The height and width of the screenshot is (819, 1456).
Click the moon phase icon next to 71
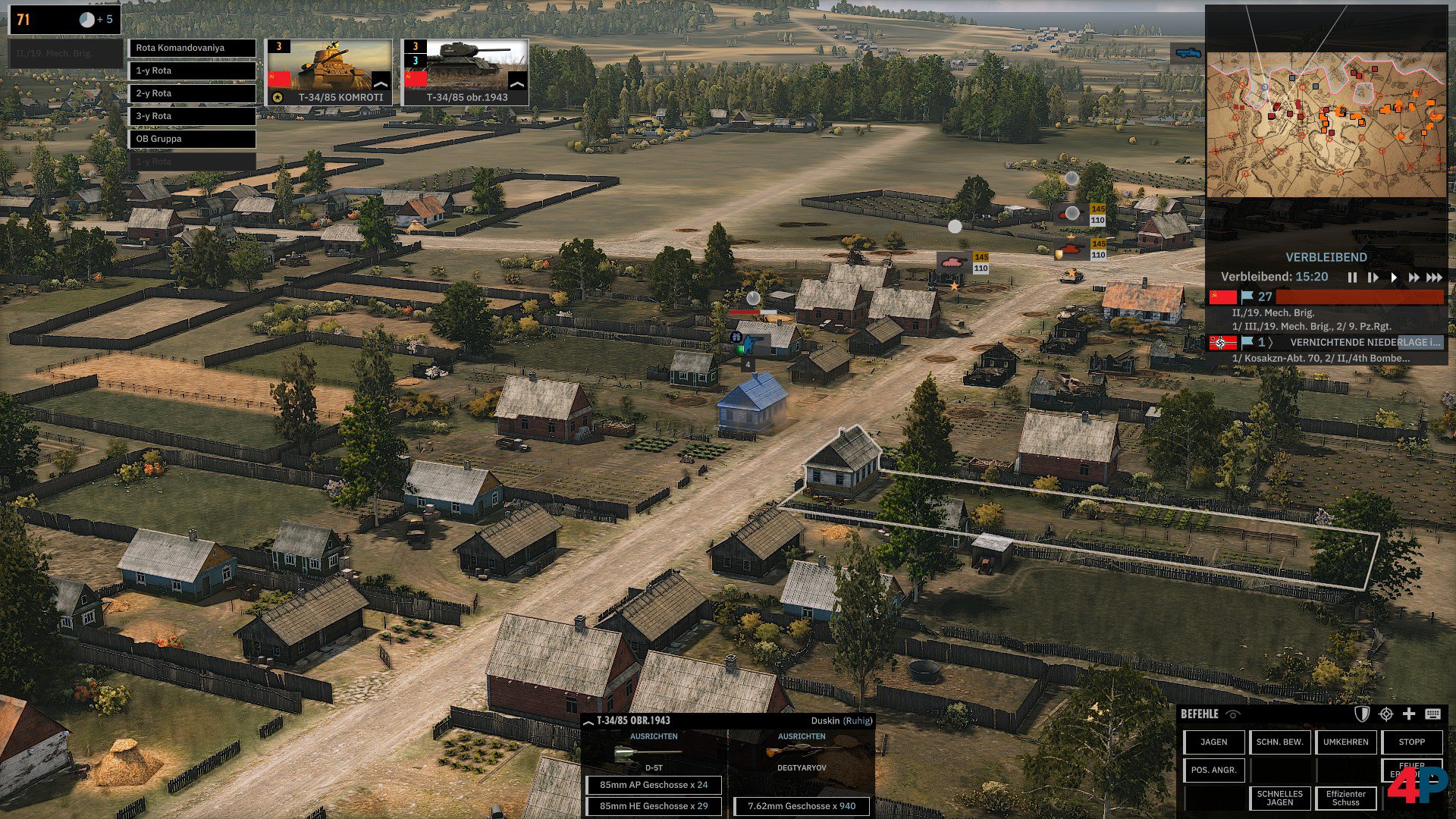coord(86,20)
